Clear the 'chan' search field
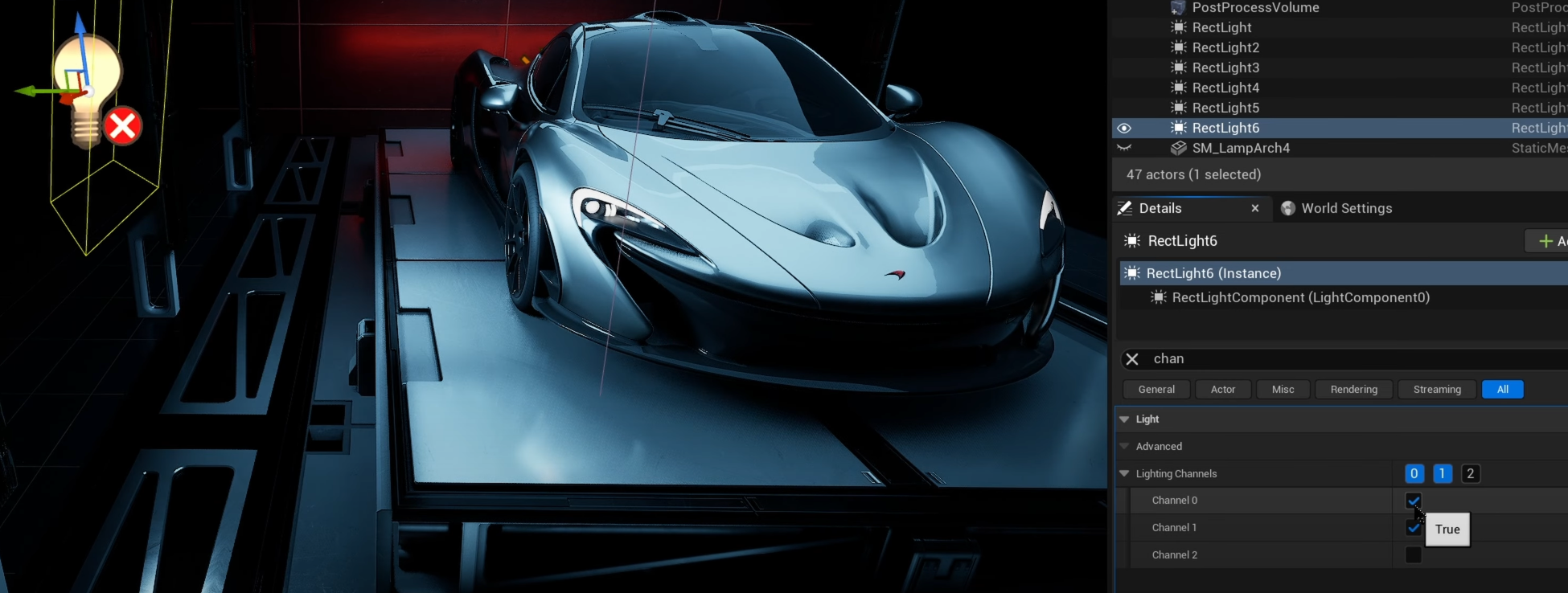1568x593 pixels. coord(1132,359)
